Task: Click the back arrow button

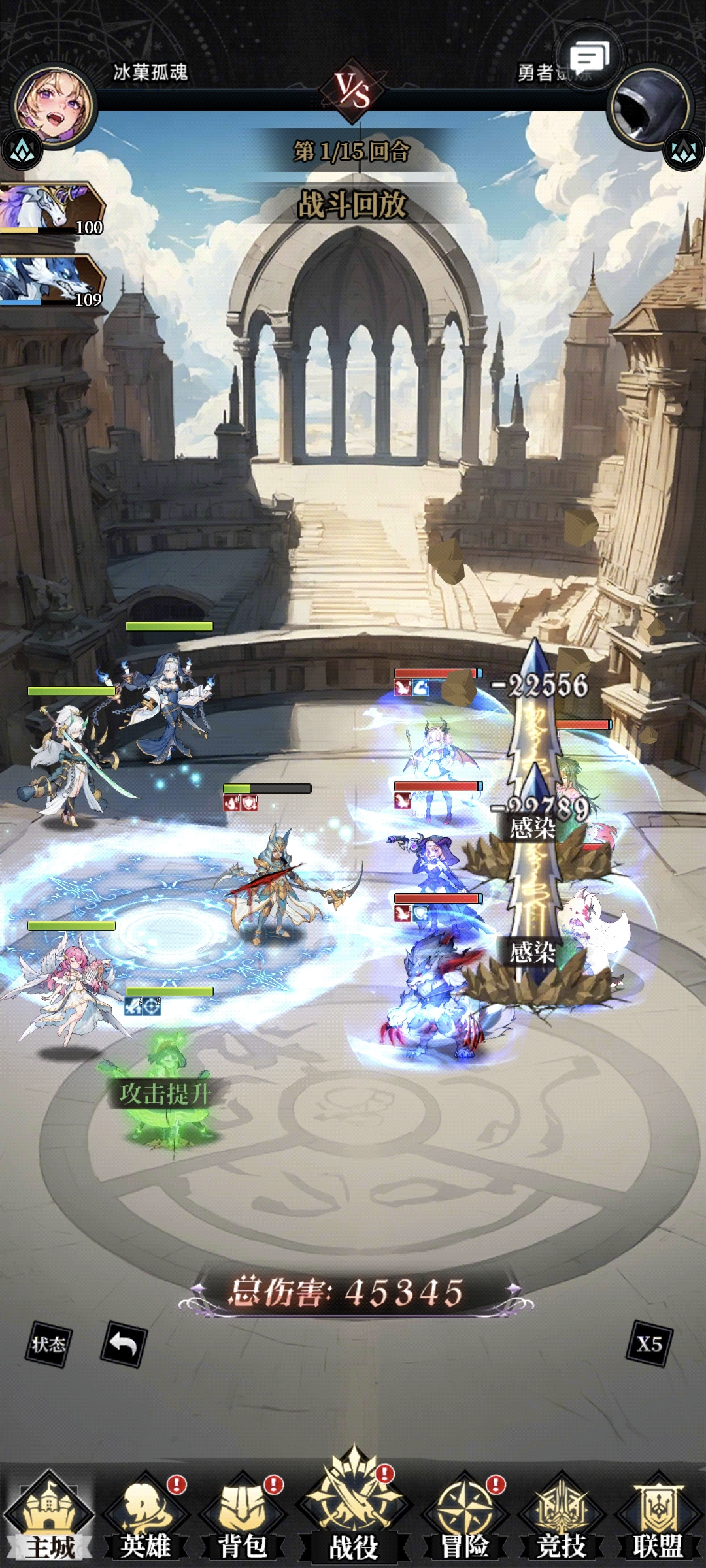Action: click(x=124, y=1344)
